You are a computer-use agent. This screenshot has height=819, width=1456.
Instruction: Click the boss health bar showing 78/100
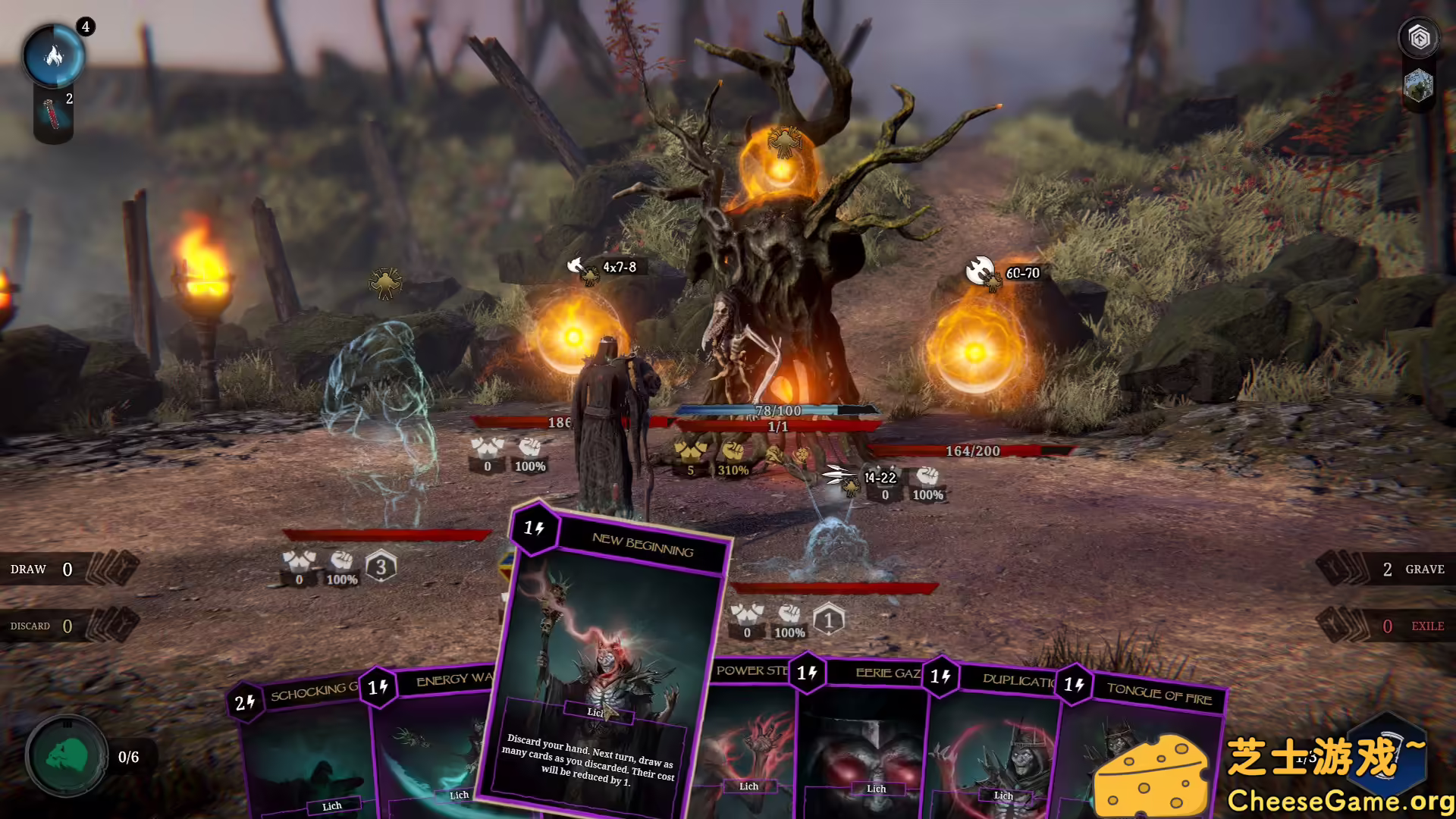tap(777, 411)
